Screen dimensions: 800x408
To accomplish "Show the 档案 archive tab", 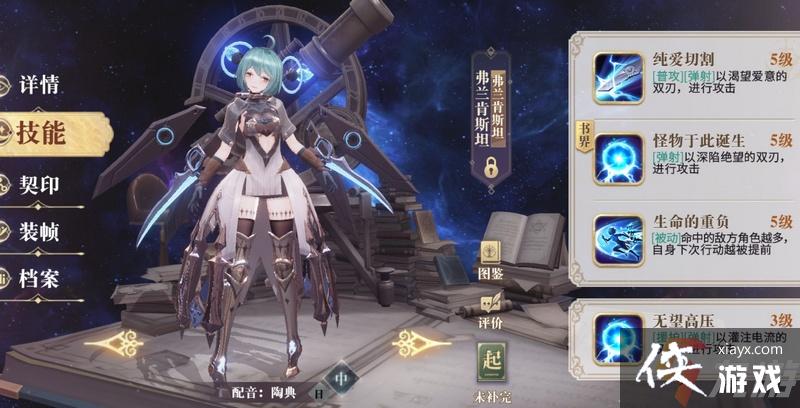I will pyautogui.click(x=40, y=277).
